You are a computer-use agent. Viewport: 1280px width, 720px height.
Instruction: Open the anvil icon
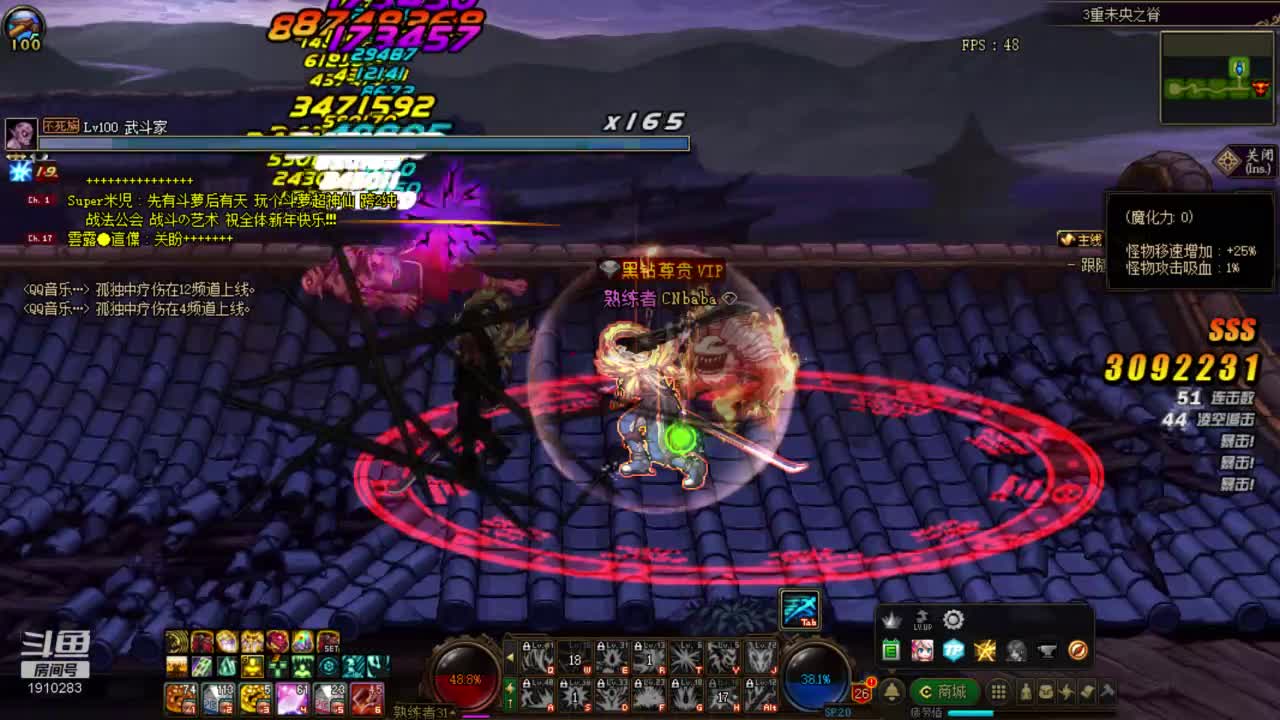pyautogui.click(x=1046, y=651)
